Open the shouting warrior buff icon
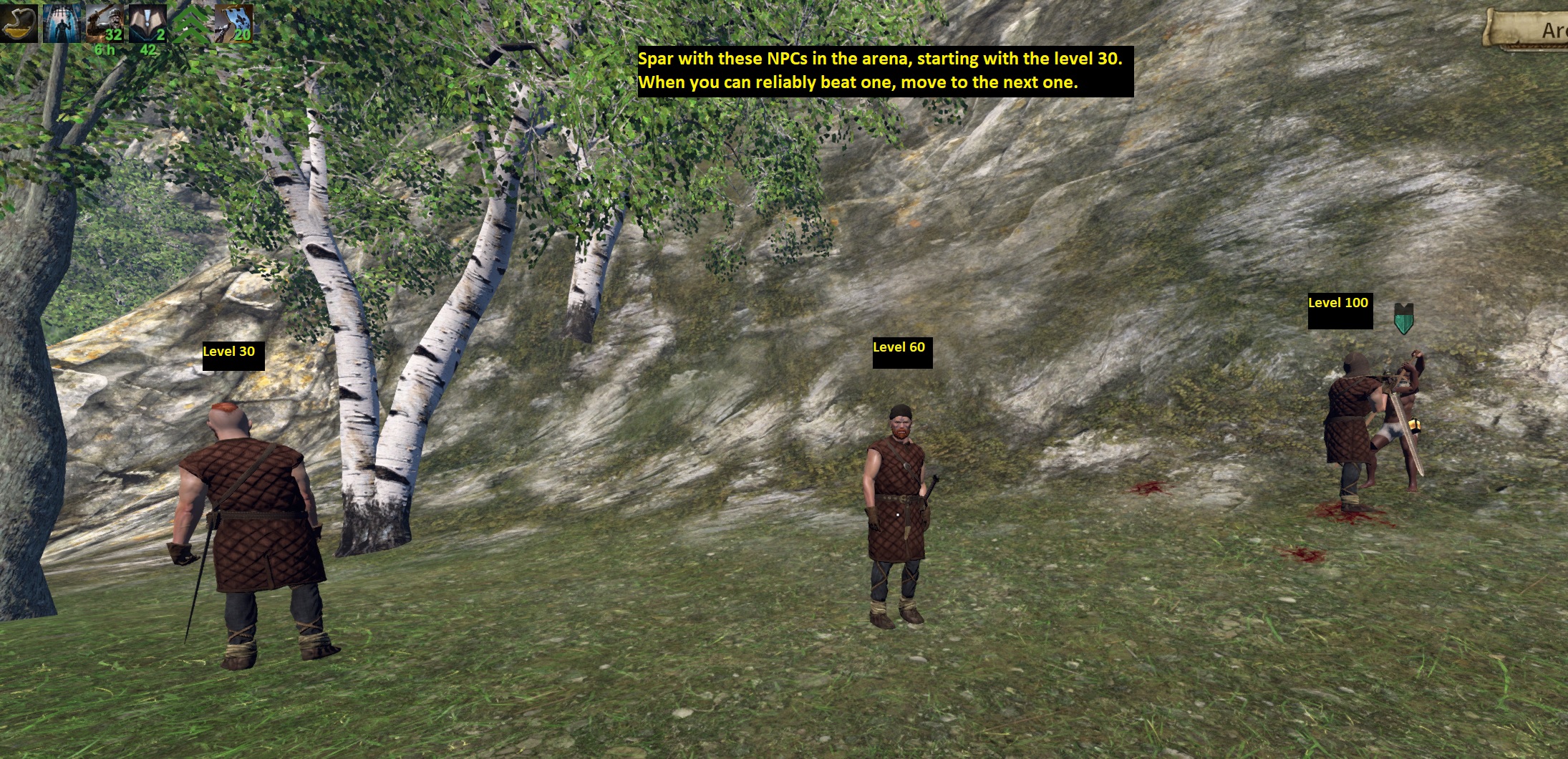Viewport: 1568px width, 759px height. click(105, 22)
